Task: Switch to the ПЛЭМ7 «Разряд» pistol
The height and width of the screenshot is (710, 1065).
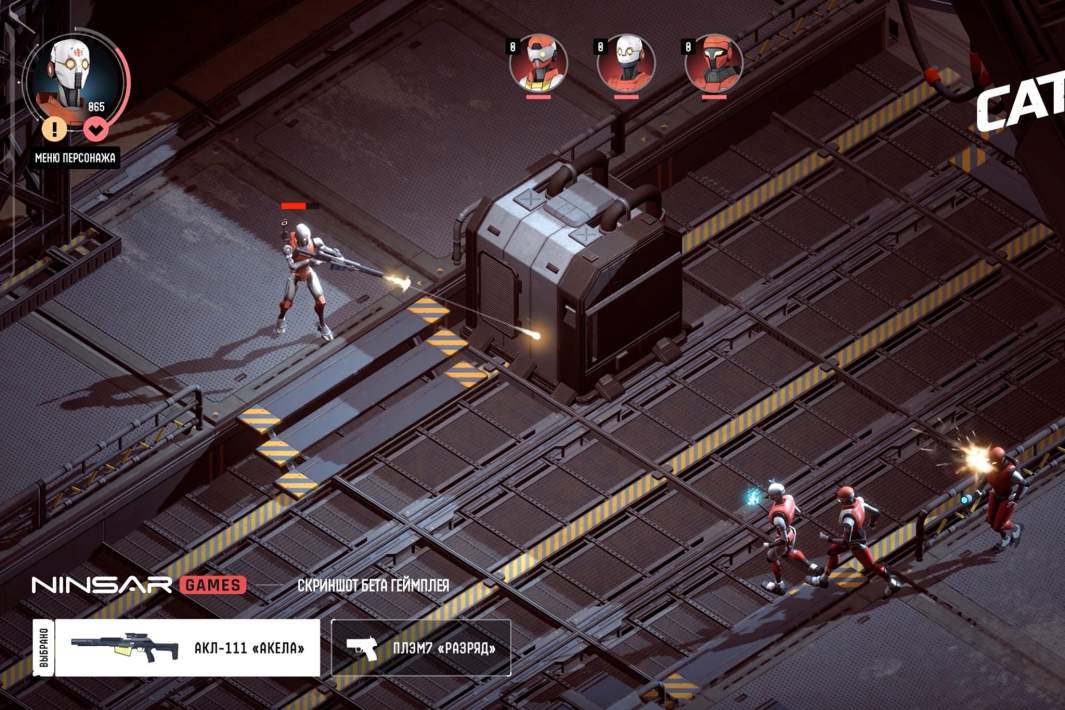Action: point(421,648)
